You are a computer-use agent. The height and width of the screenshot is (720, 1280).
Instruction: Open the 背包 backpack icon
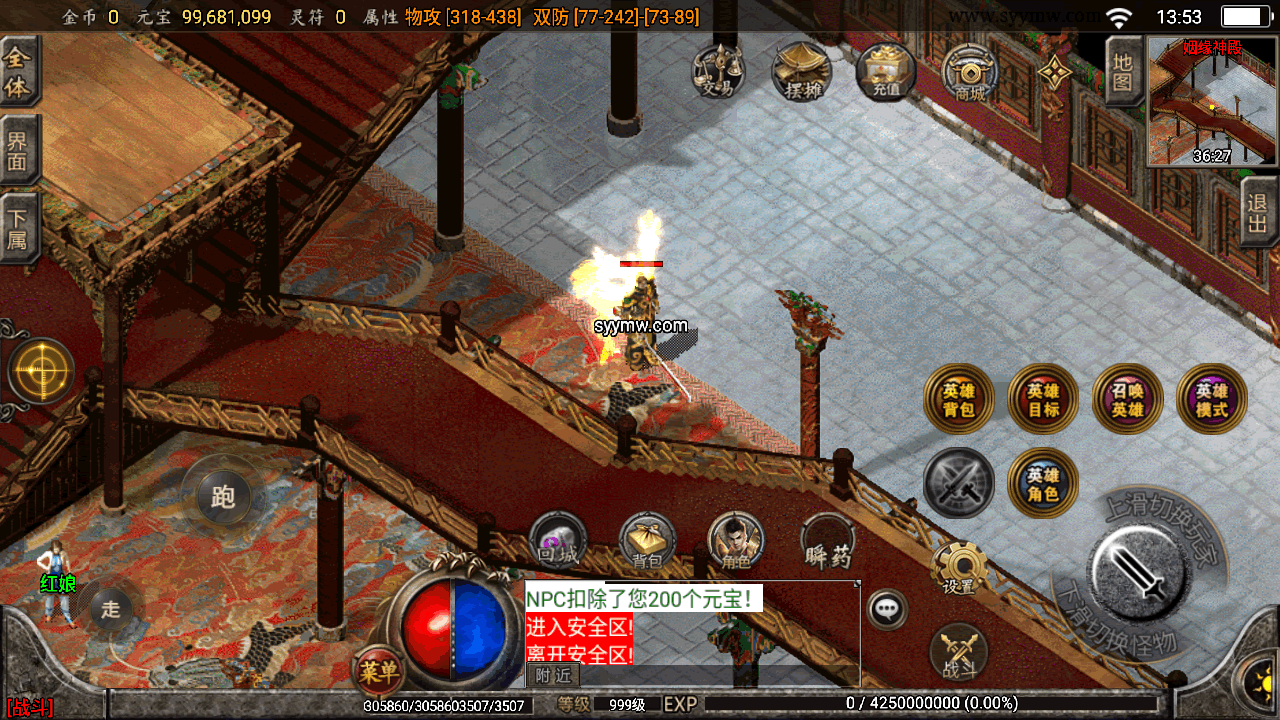click(x=647, y=541)
